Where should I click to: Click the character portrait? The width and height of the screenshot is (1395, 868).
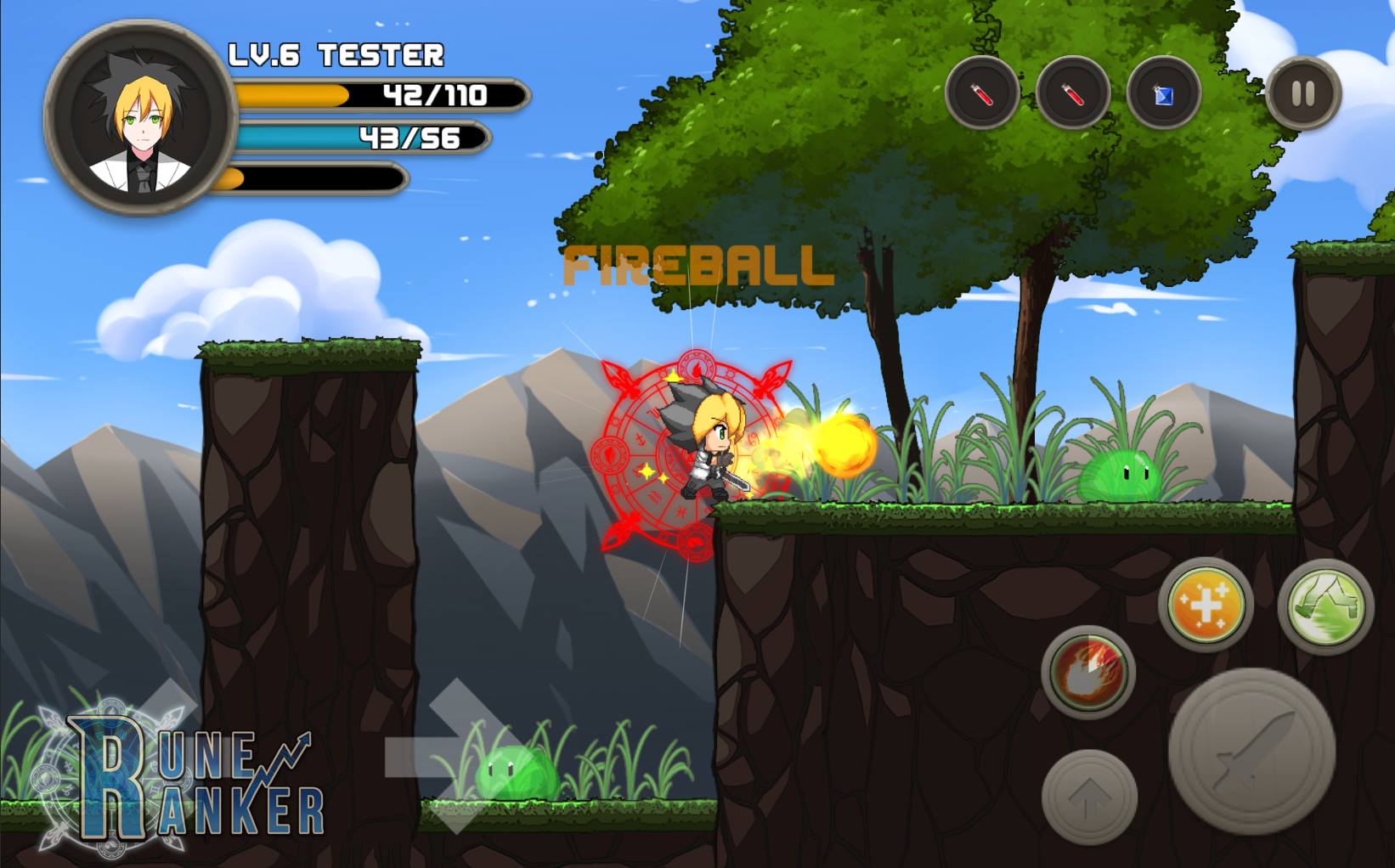pyautogui.click(x=141, y=117)
